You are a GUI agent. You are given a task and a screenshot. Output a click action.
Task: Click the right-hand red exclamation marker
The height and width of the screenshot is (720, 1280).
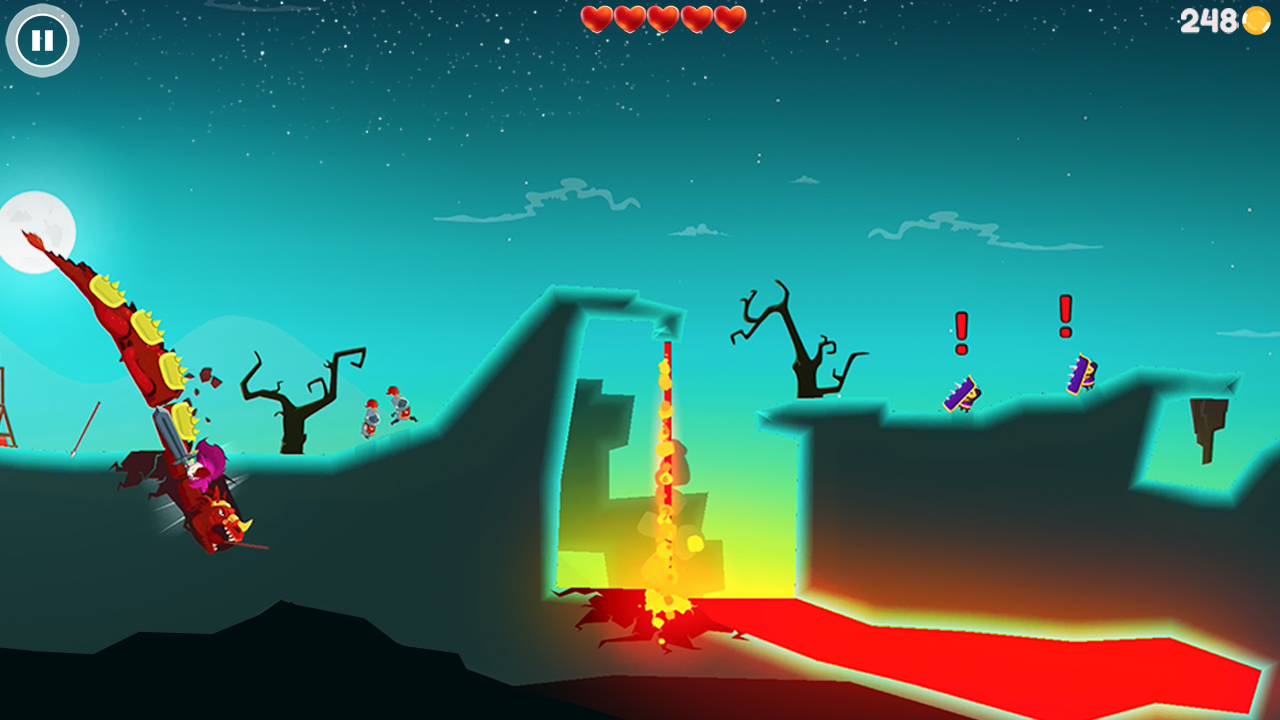tap(1064, 317)
